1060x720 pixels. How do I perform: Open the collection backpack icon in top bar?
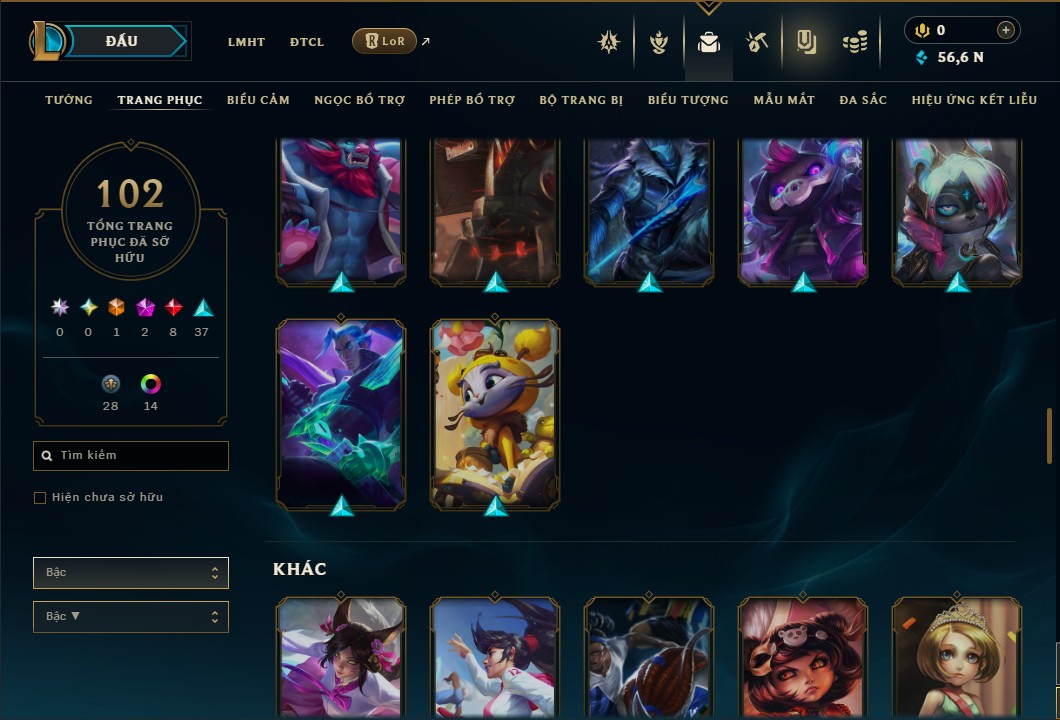[x=709, y=42]
